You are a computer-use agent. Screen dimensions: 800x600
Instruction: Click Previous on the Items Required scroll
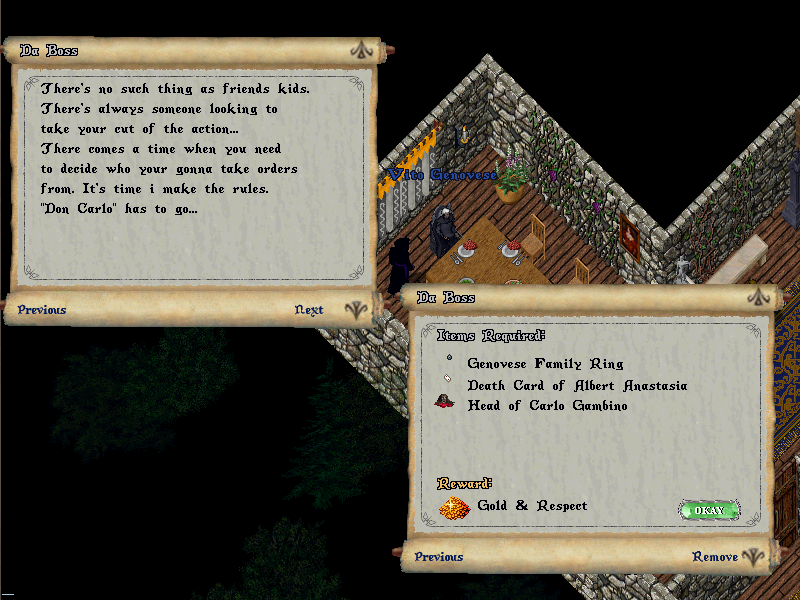click(439, 557)
